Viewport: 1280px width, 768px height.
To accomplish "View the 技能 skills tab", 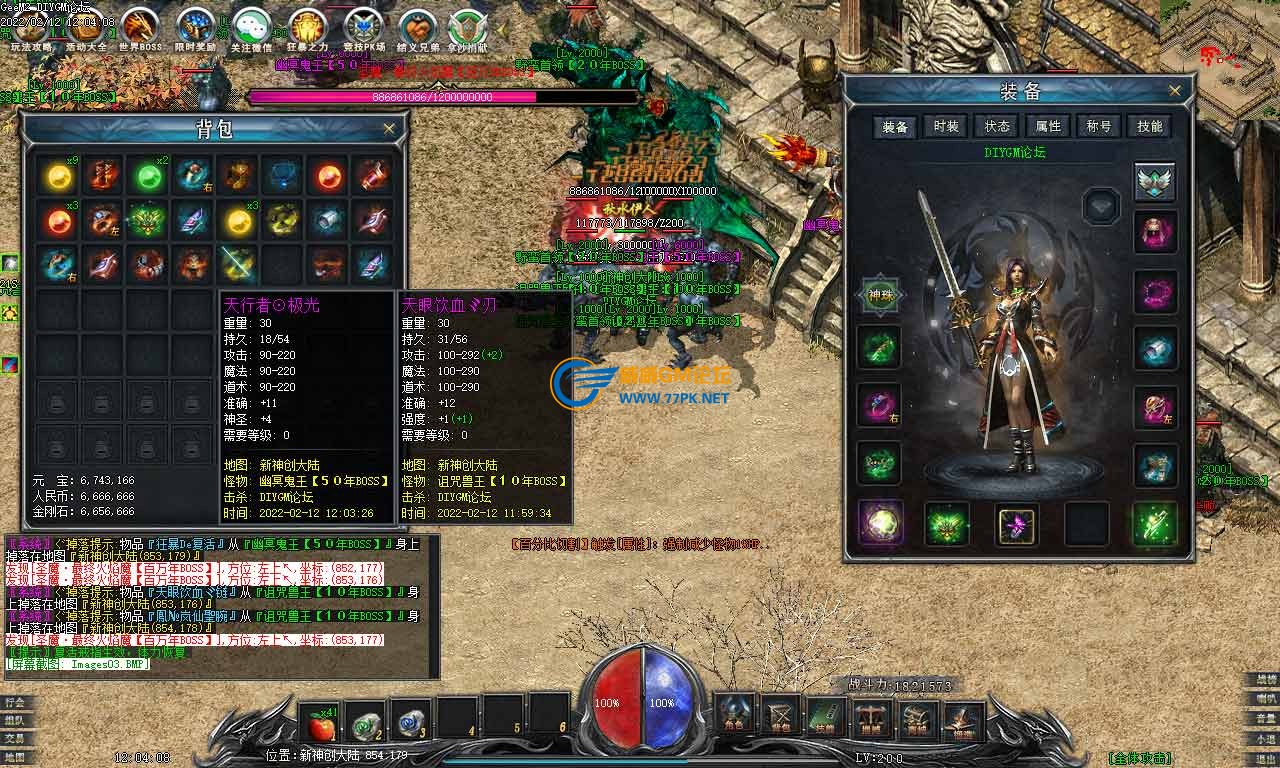I will pyautogui.click(x=1150, y=126).
